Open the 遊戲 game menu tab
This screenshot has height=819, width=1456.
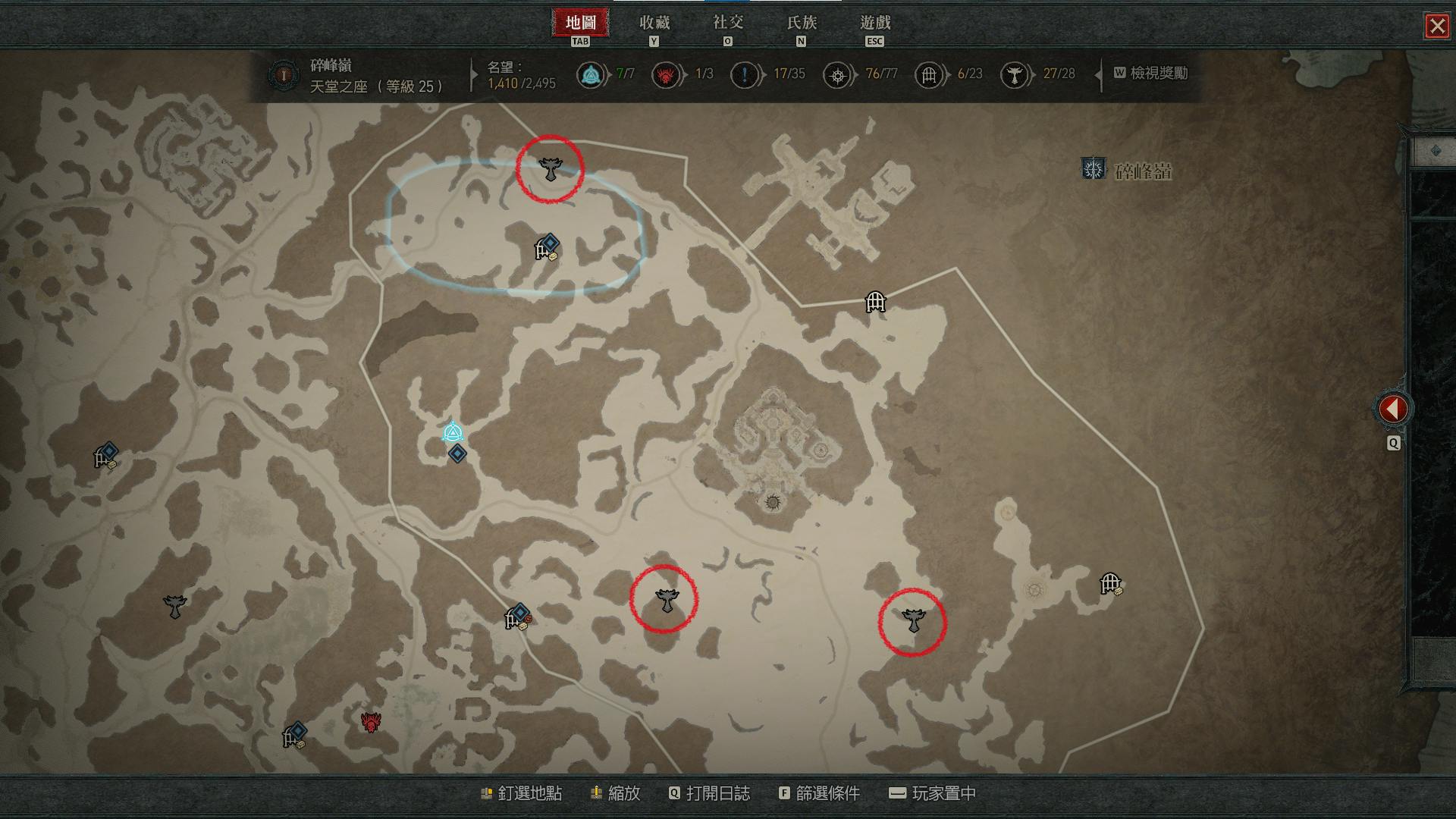(x=875, y=23)
